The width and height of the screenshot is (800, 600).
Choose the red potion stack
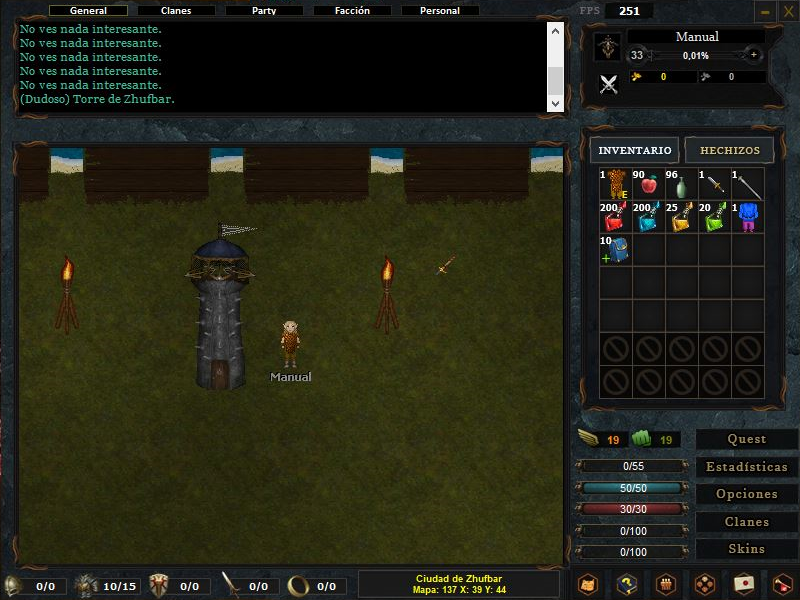pyautogui.click(x=614, y=217)
